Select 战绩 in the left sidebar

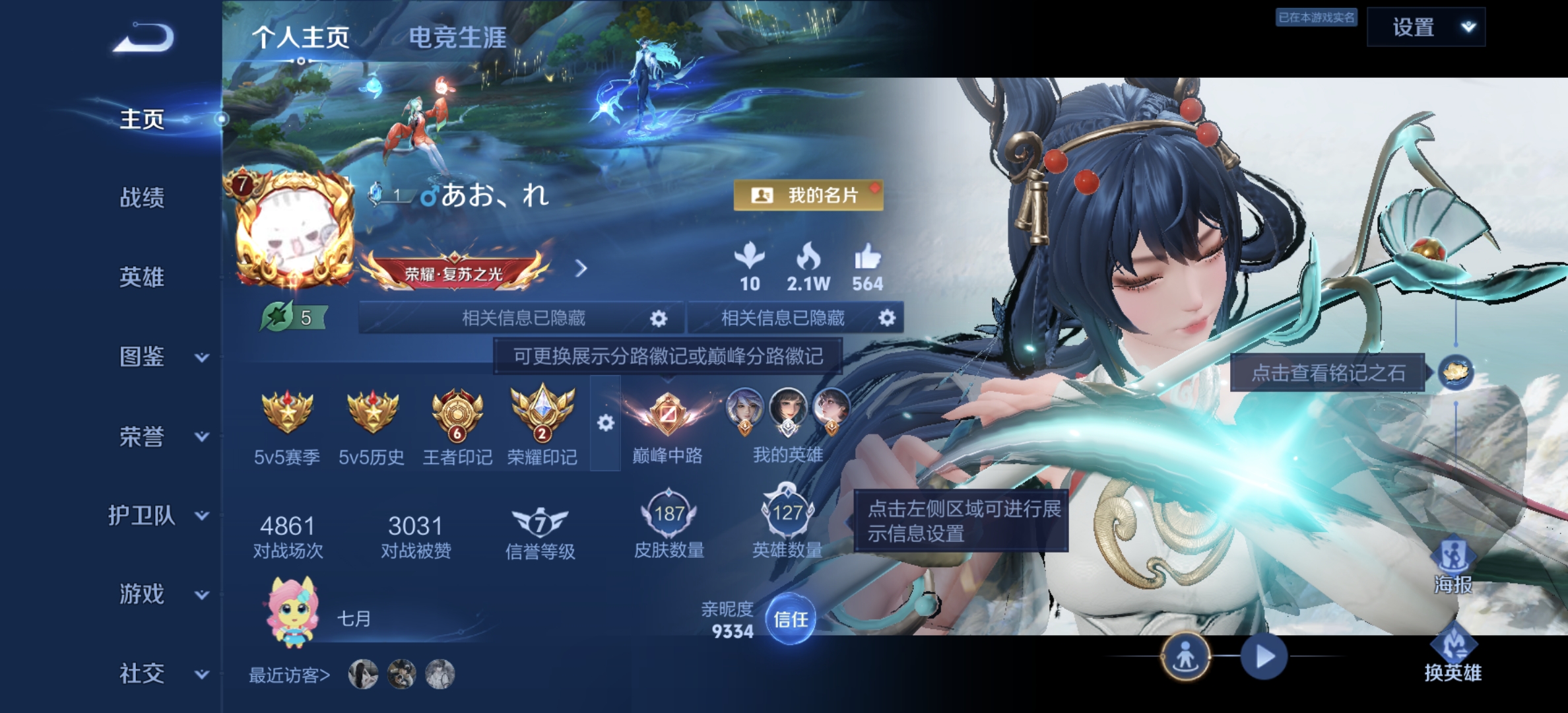pos(143,198)
